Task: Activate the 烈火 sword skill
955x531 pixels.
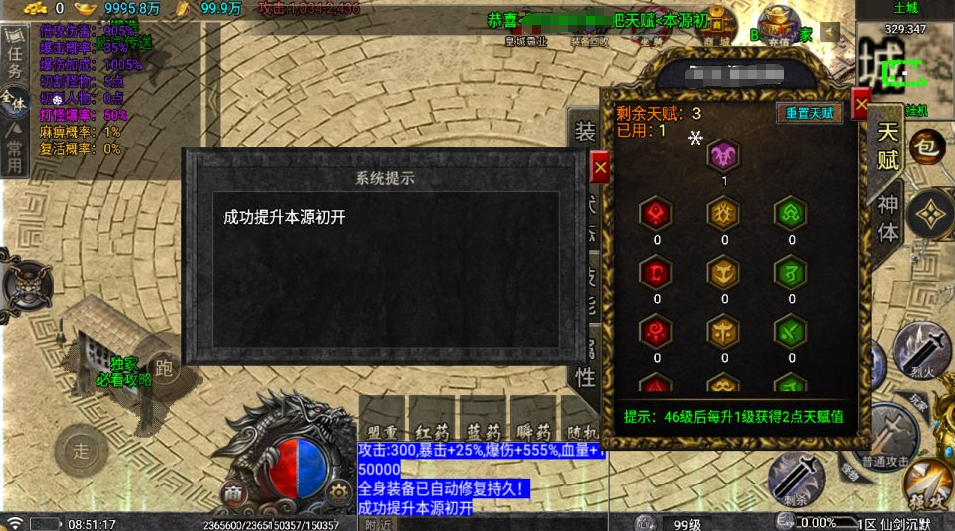Action: coord(921,352)
